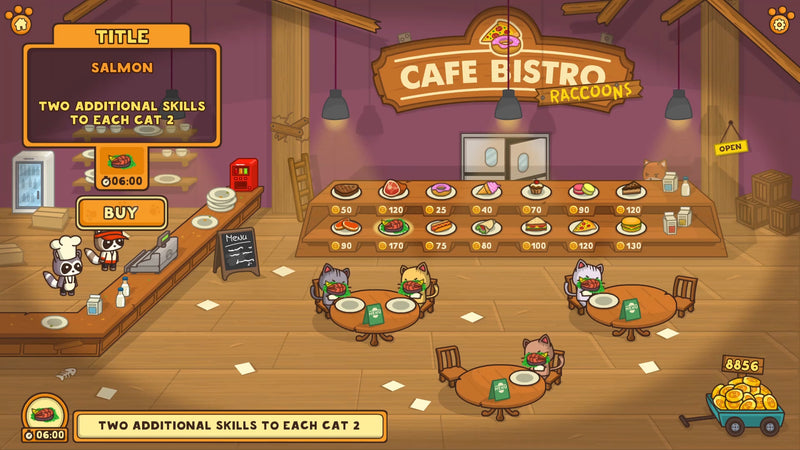Viewport: 800px width, 450px height.
Task: Choose the cupcake priced 70
Action: pyautogui.click(x=535, y=189)
